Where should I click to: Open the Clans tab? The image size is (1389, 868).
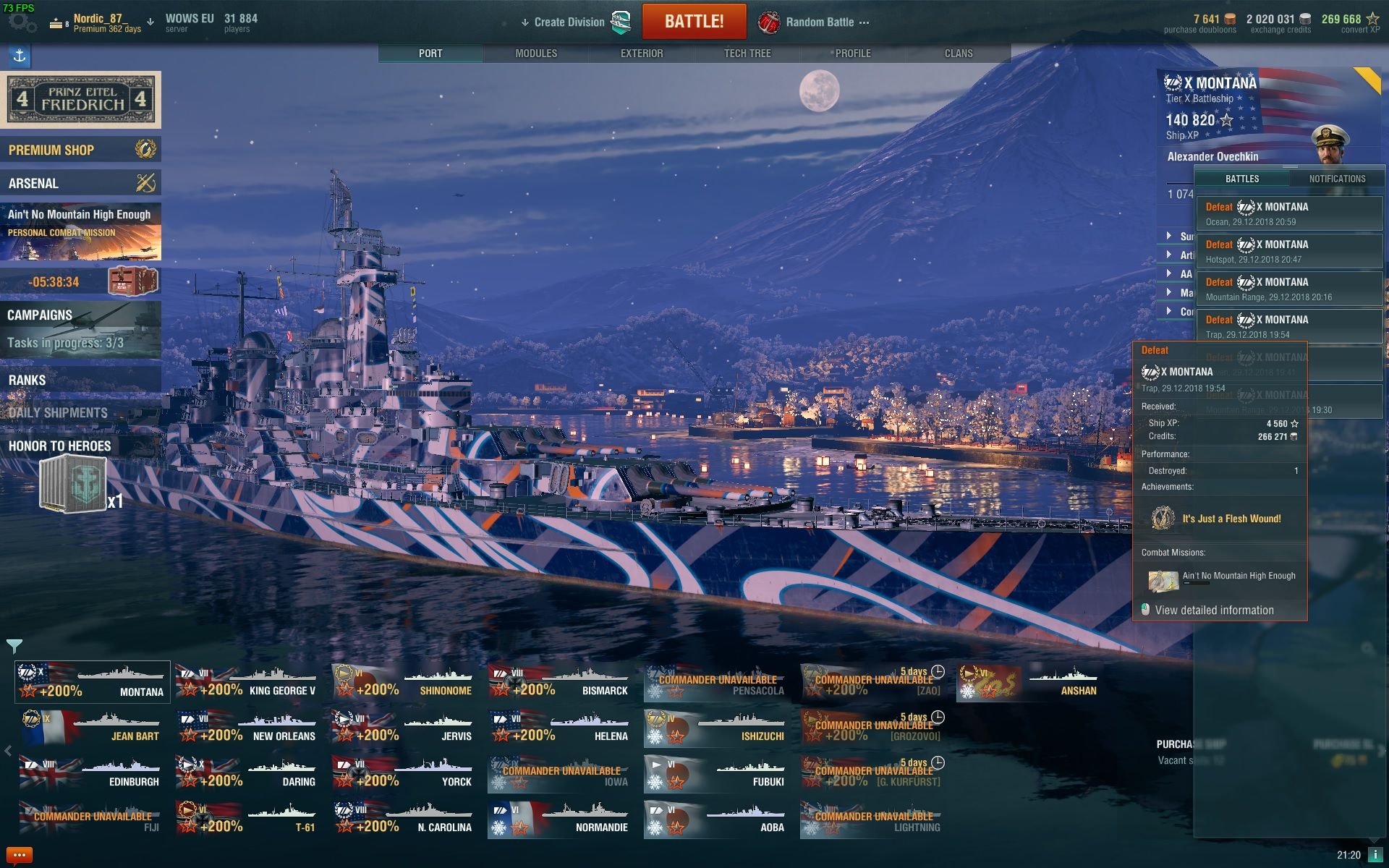(x=959, y=54)
